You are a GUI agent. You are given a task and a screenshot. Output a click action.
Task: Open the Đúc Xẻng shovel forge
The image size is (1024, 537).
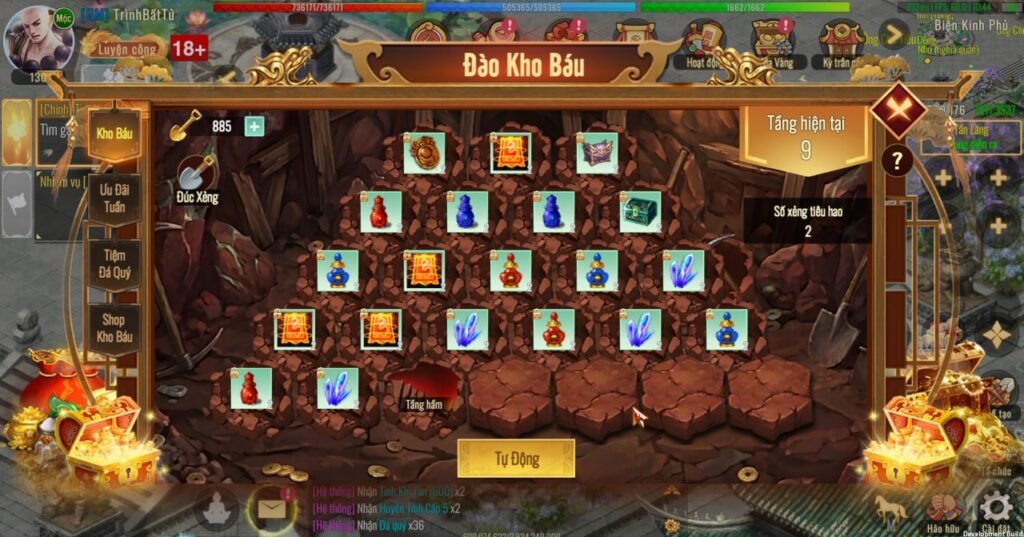coord(198,178)
